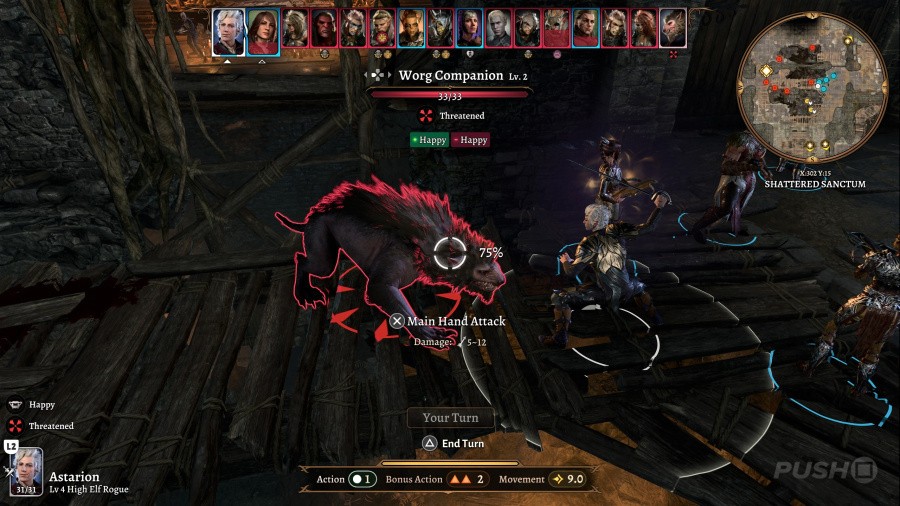Image resolution: width=900 pixels, height=506 pixels.
Task: Inspect the Happy mask icon above Astarion's portrait
Action: coord(15,405)
